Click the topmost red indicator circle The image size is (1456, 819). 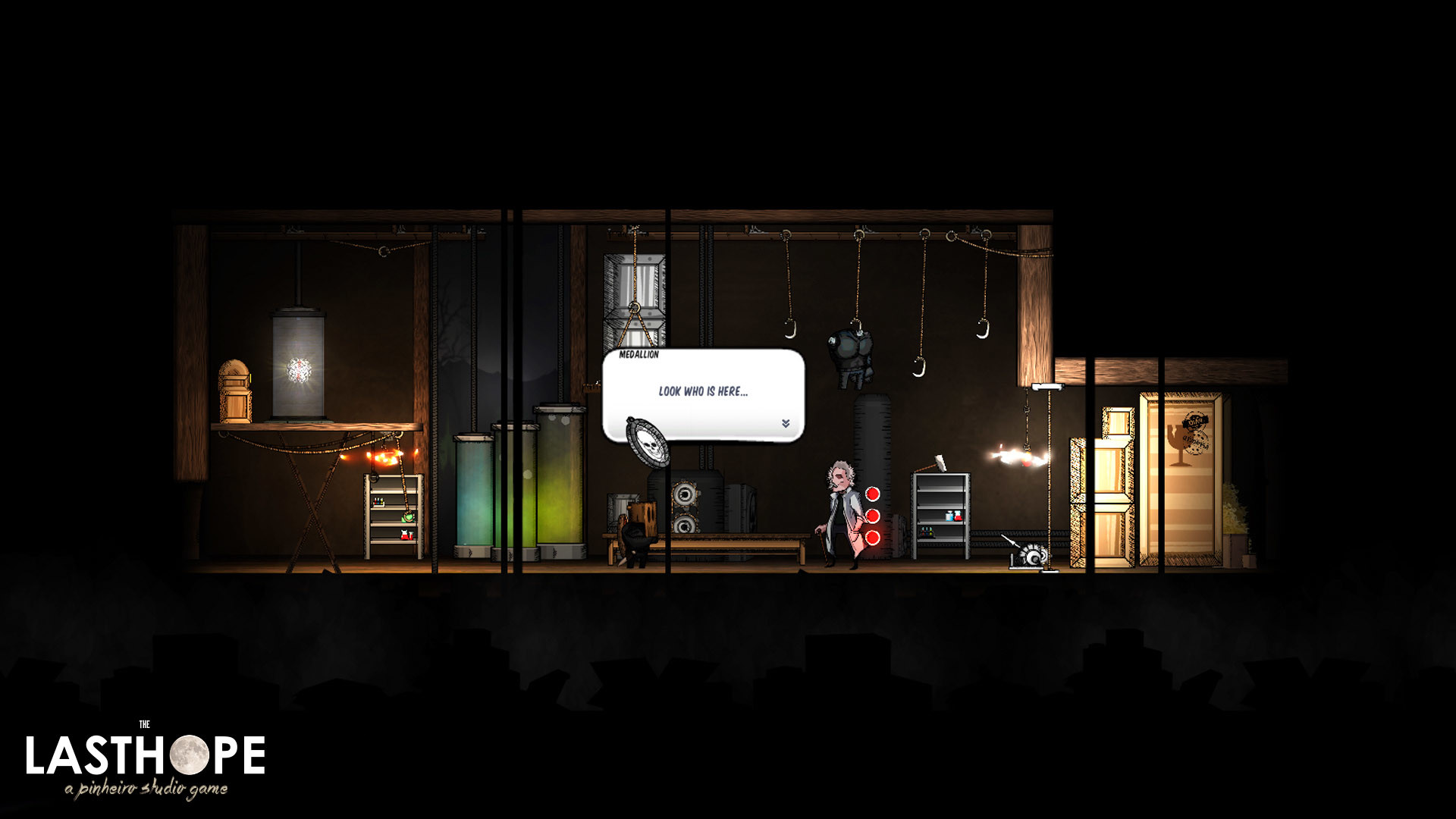tap(872, 494)
